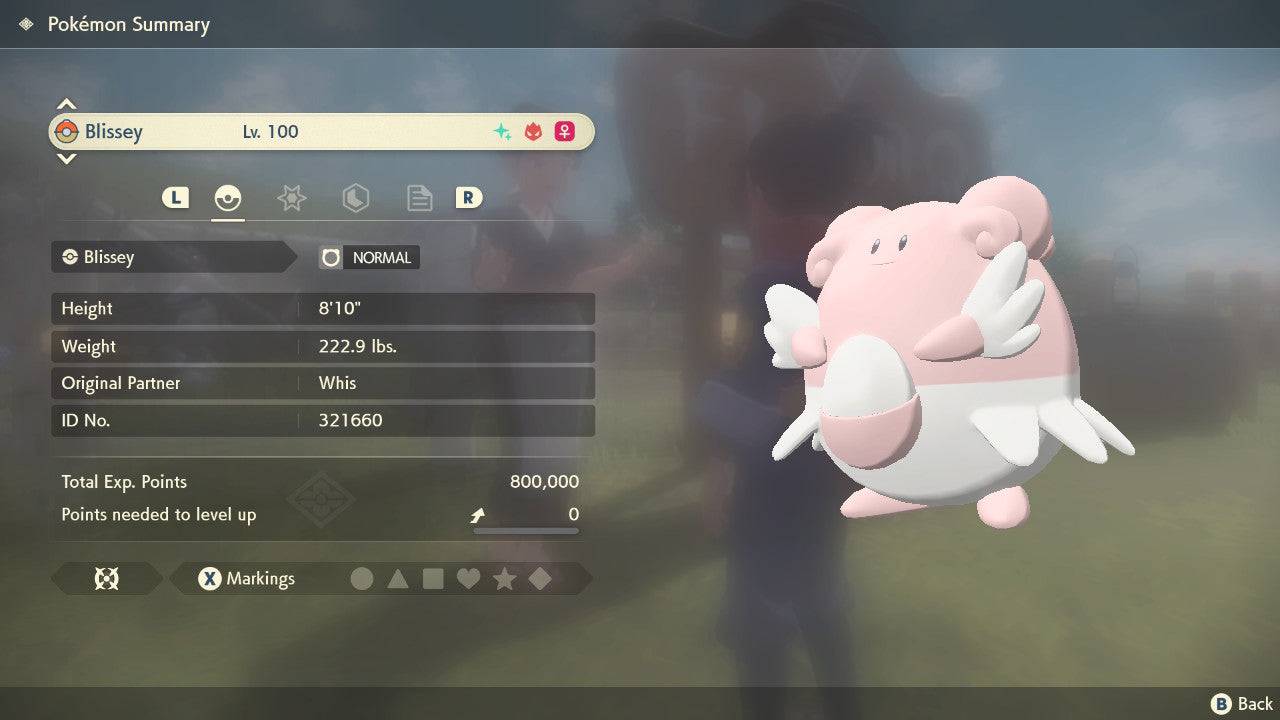The image size is (1280, 720).
Task: Click the experience progress bar
Action: point(525,532)
